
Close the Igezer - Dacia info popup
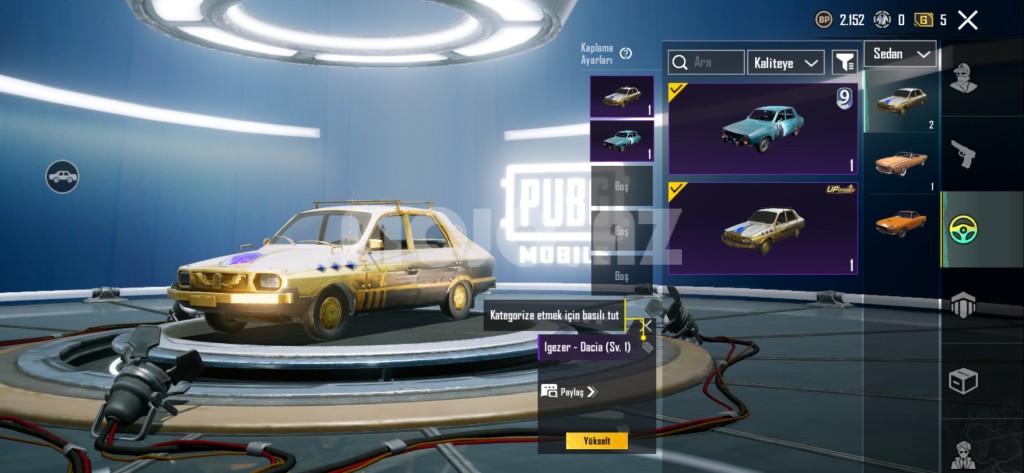[x=646, y=325]
